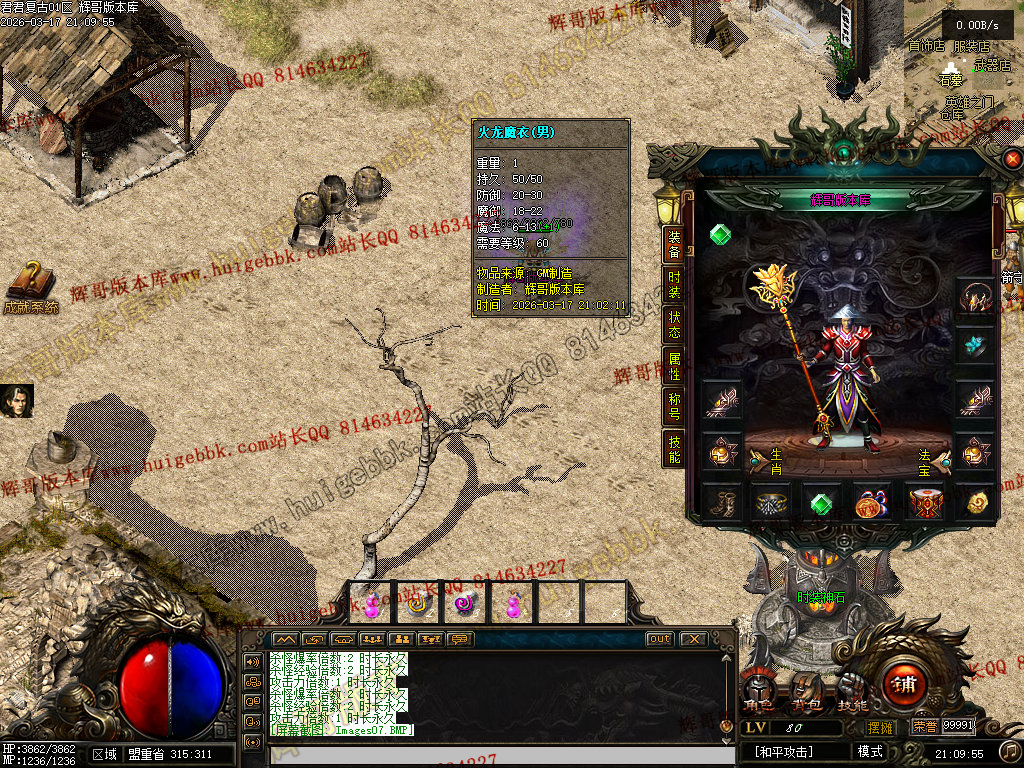Screen dimensions: 1024x768
Task: Select the 称号 (title) tab
Action: point(675,405)
